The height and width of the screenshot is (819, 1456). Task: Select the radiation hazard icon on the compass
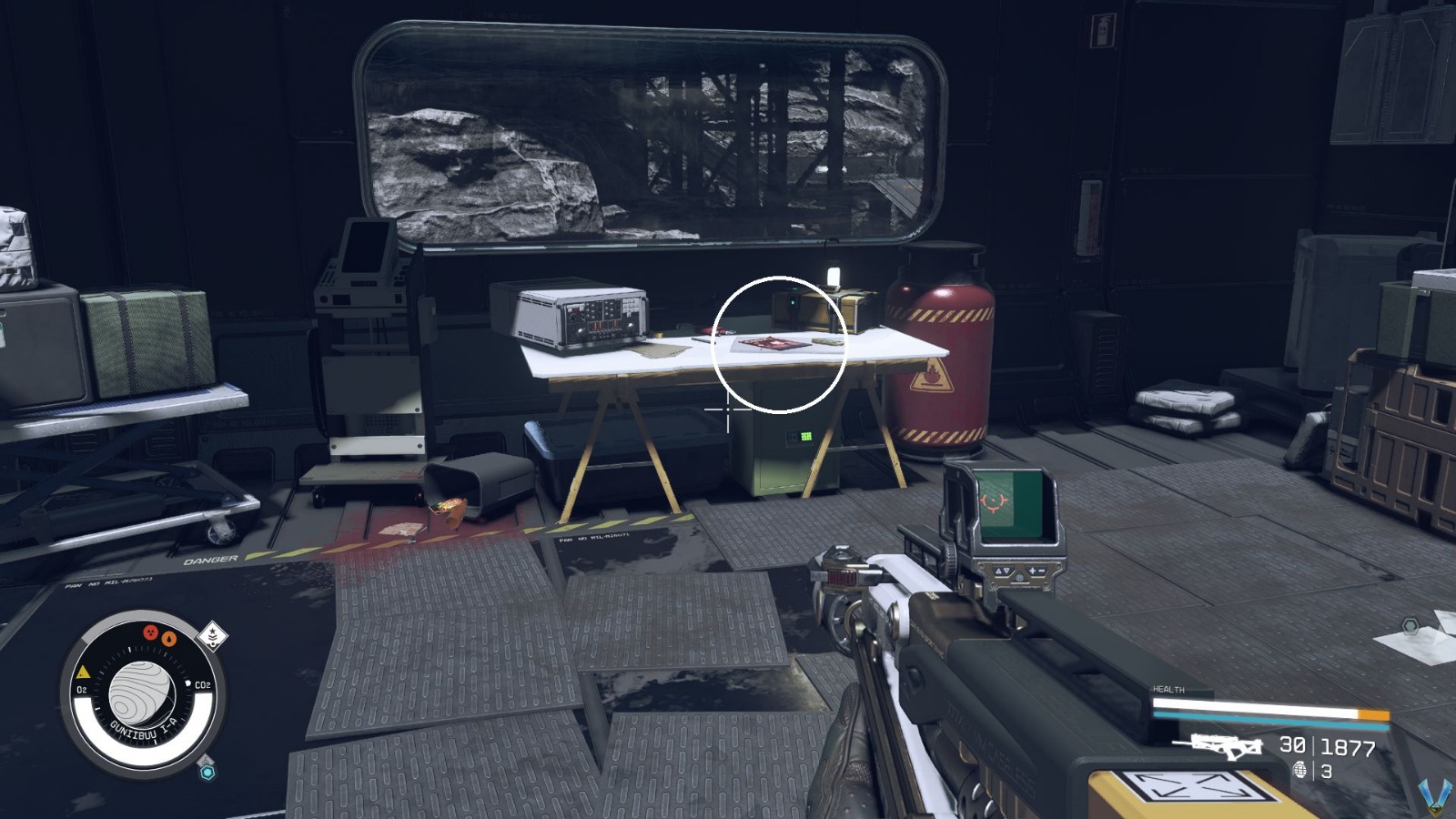[x=149, y=633]
